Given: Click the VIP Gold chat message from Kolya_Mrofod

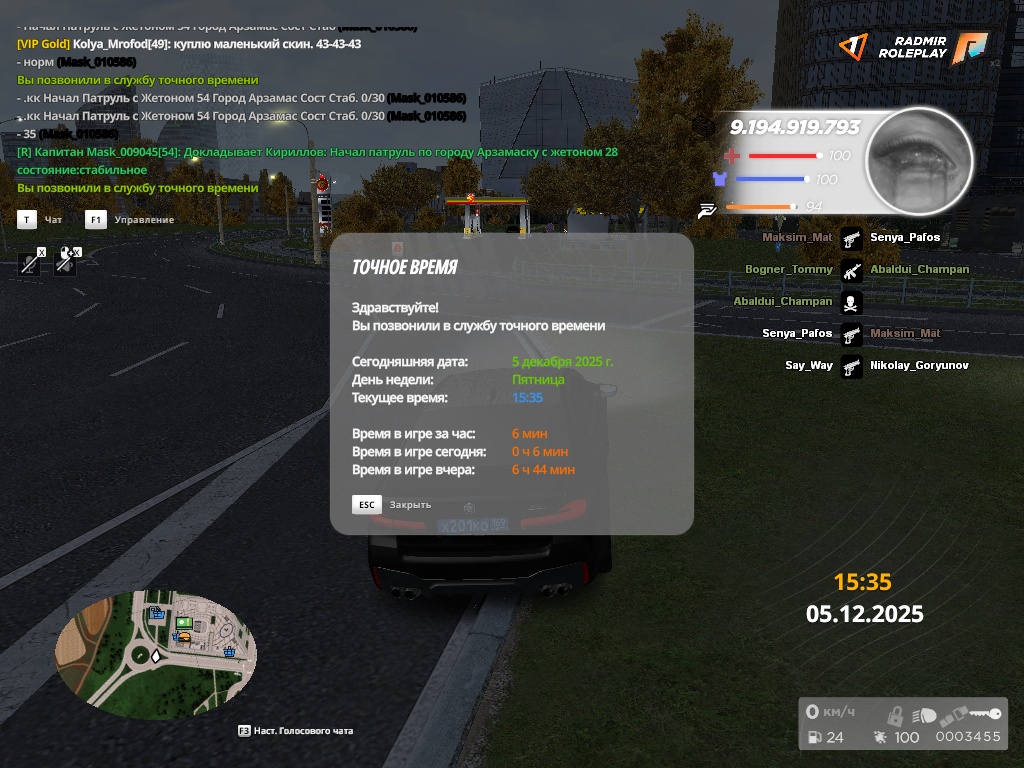Looking at the screenshot, I should click(x=190, y=44).
